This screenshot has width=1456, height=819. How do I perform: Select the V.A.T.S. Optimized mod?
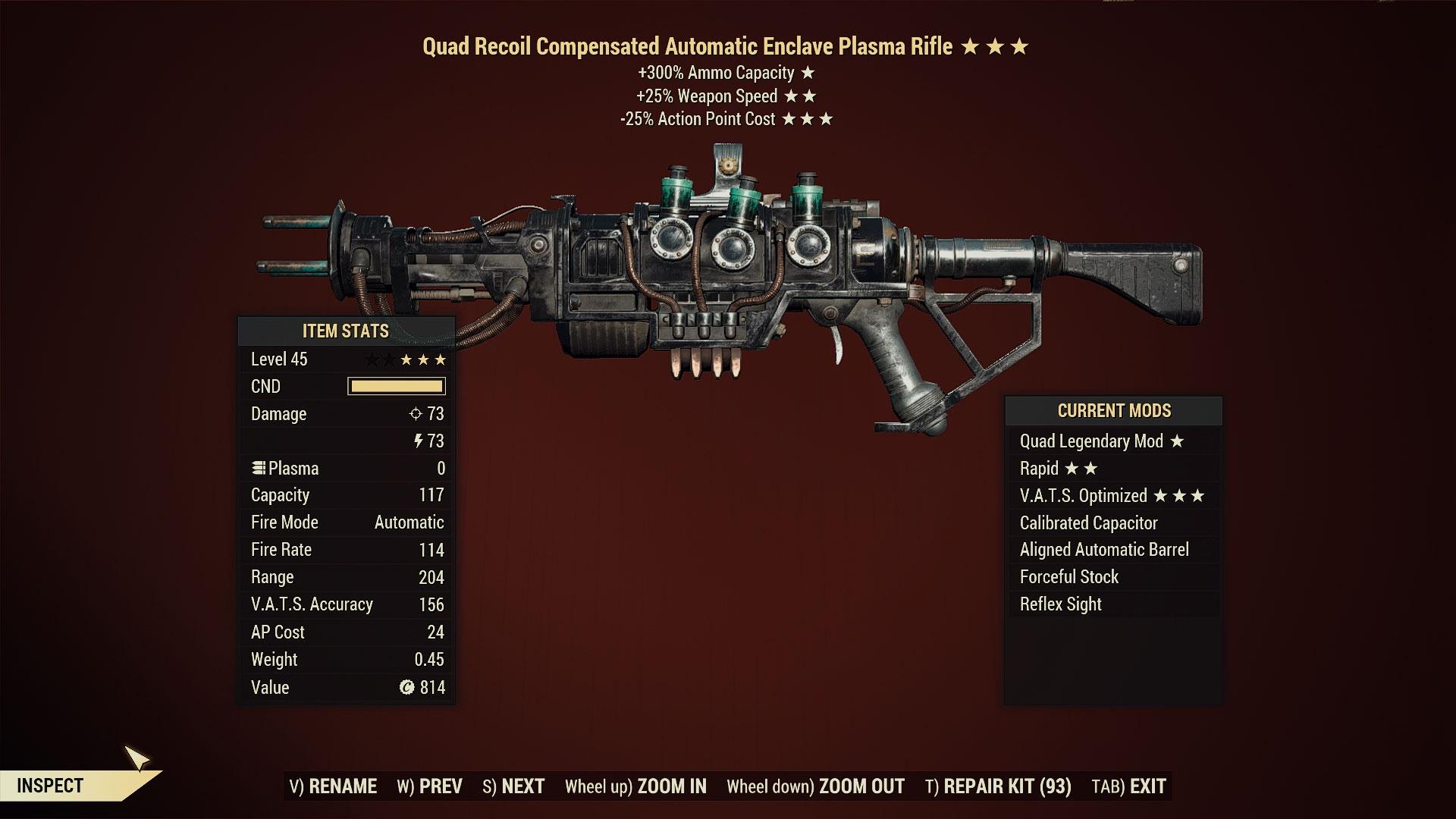coord(1084,495)
